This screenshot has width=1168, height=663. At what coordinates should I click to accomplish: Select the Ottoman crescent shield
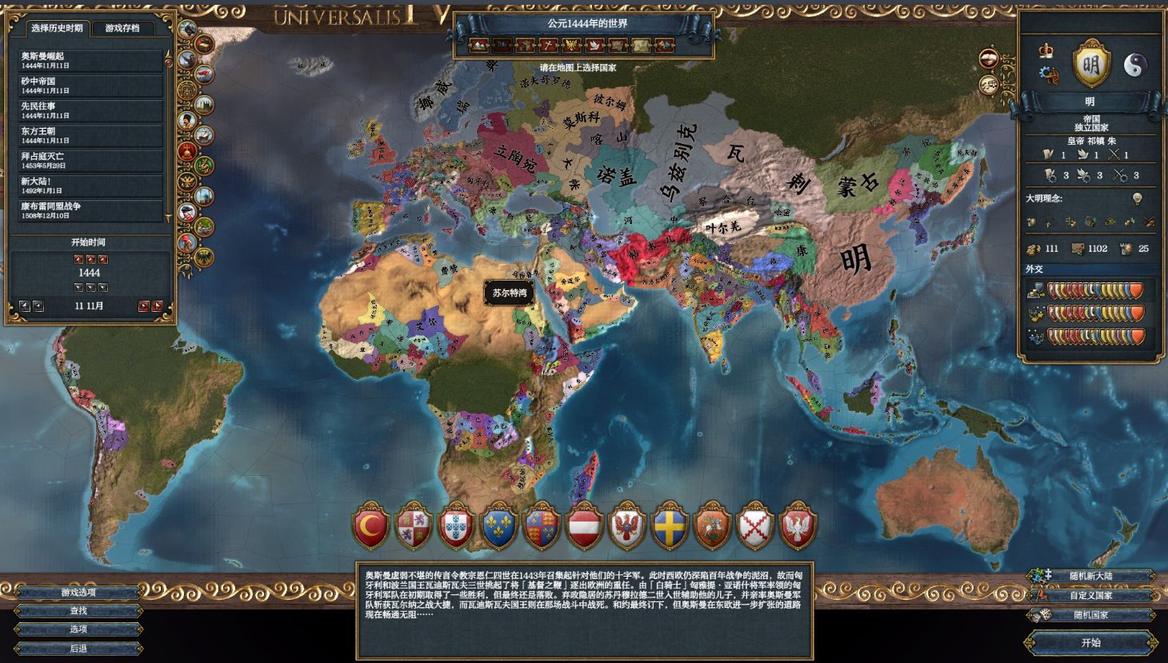370,527
